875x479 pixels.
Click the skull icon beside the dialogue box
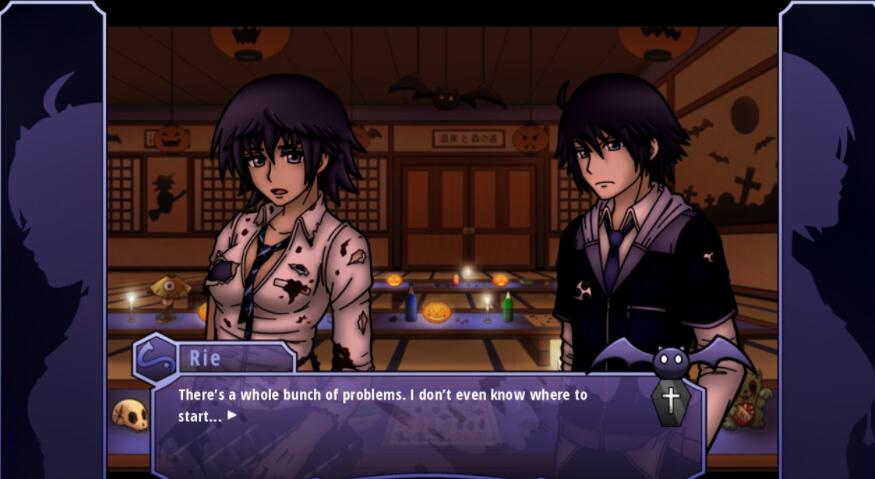[130, 414]
